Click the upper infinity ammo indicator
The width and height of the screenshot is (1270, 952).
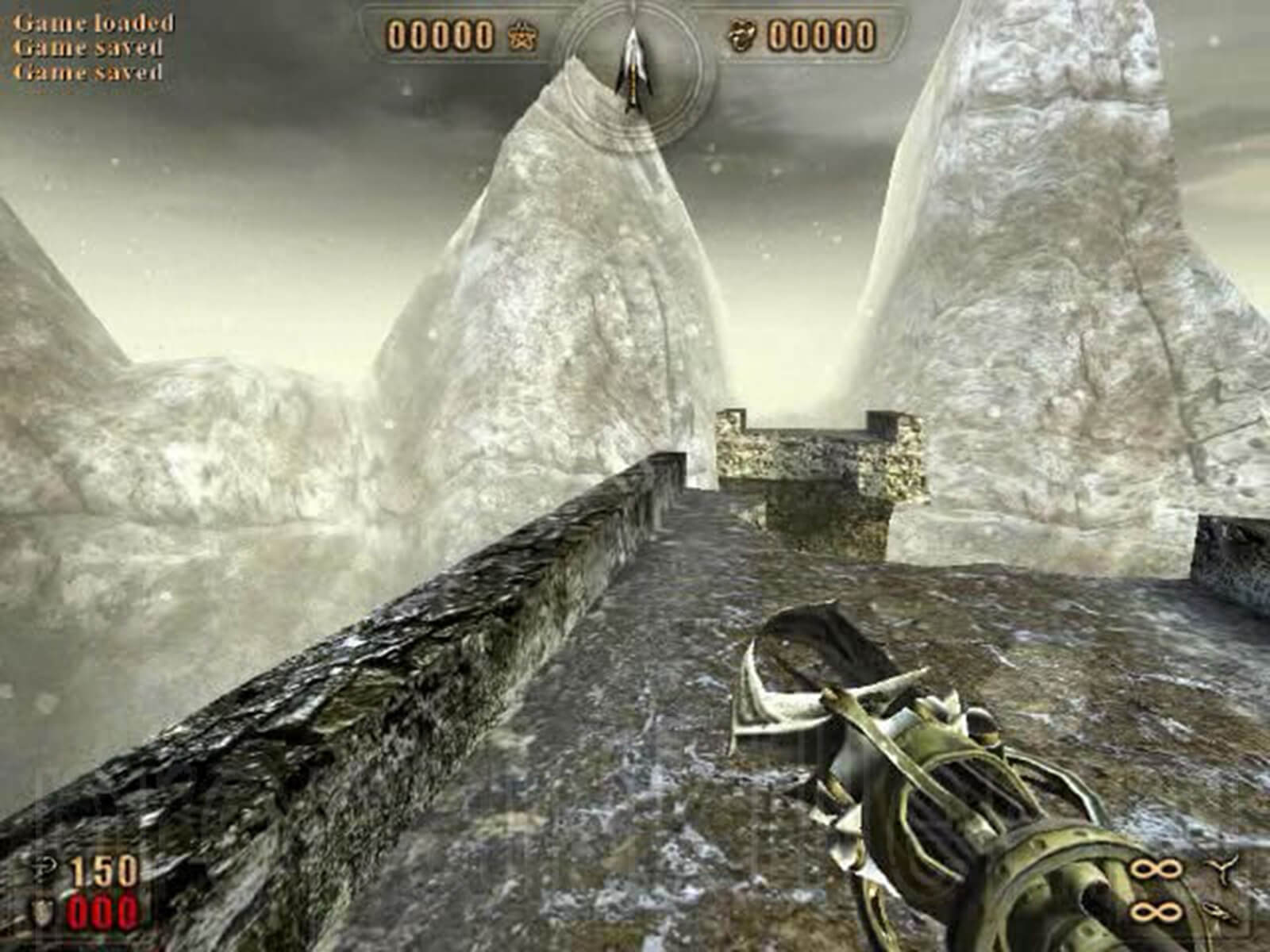point(1155,868)
